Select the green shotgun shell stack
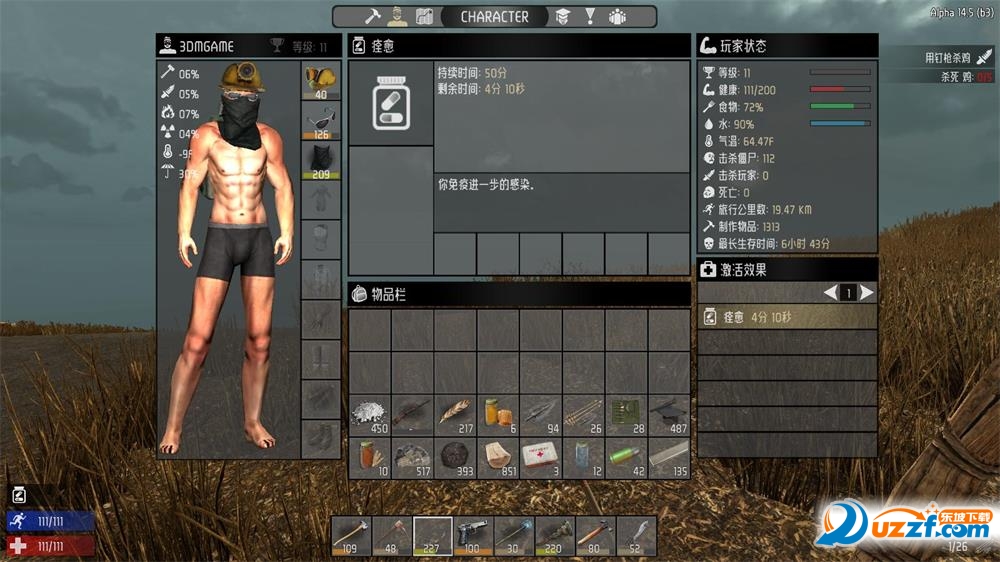The width and height of the screenshot is (1000, 562). pyautogui.click(x=627, y=458)
